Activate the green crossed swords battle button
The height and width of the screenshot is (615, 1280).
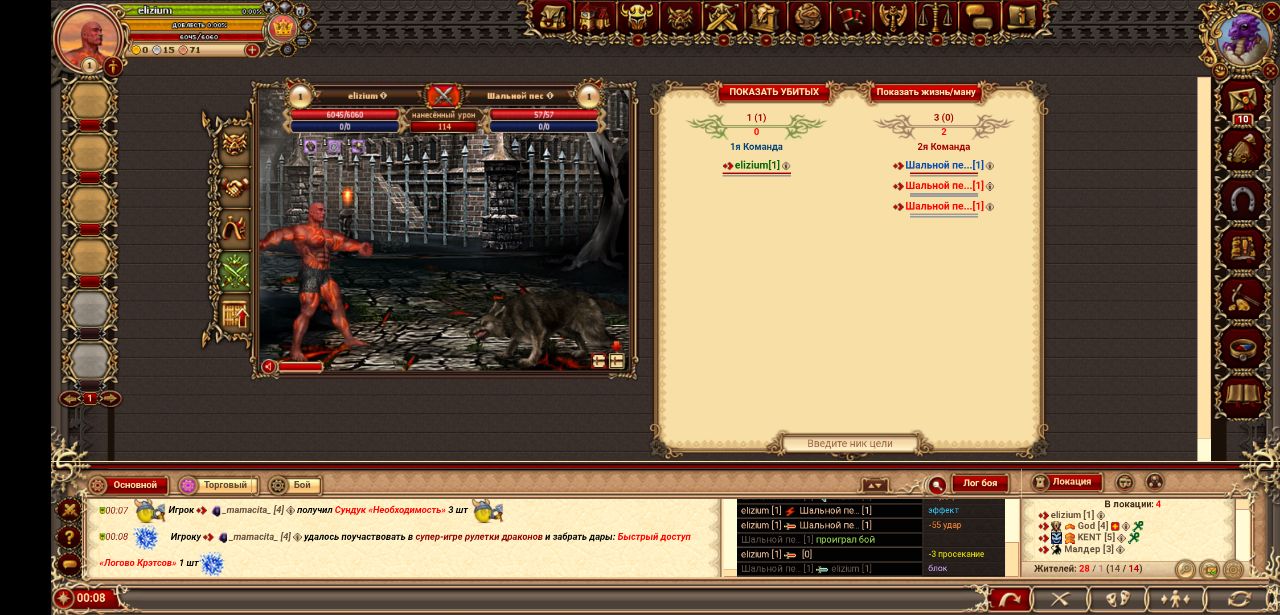pos(235,271)
